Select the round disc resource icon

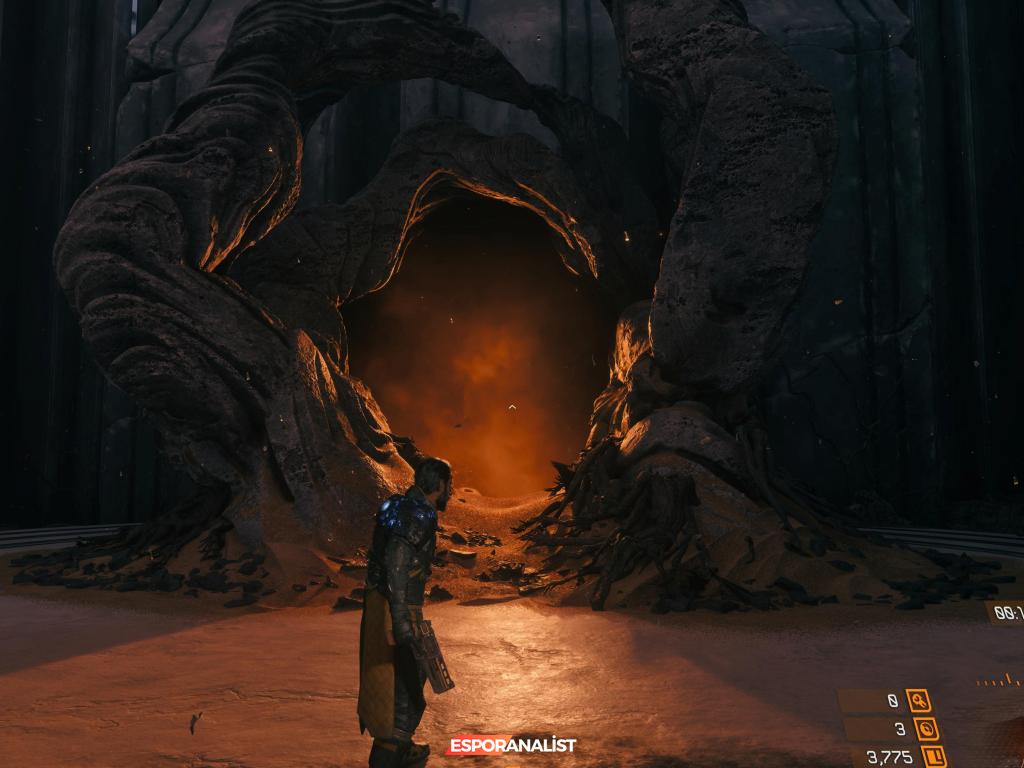click(x=925, y=729)
